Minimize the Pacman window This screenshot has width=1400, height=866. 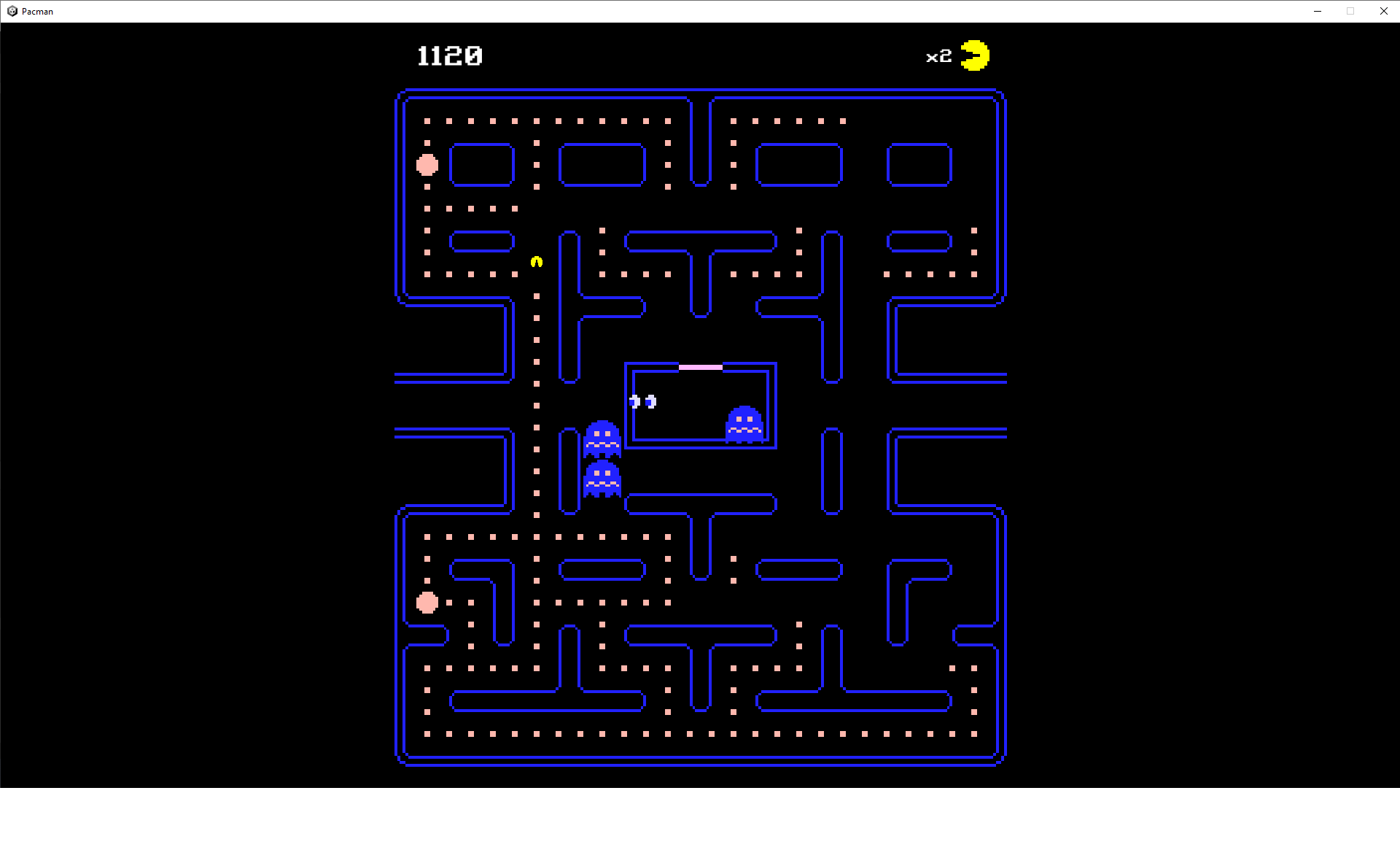click(1318, 11)
